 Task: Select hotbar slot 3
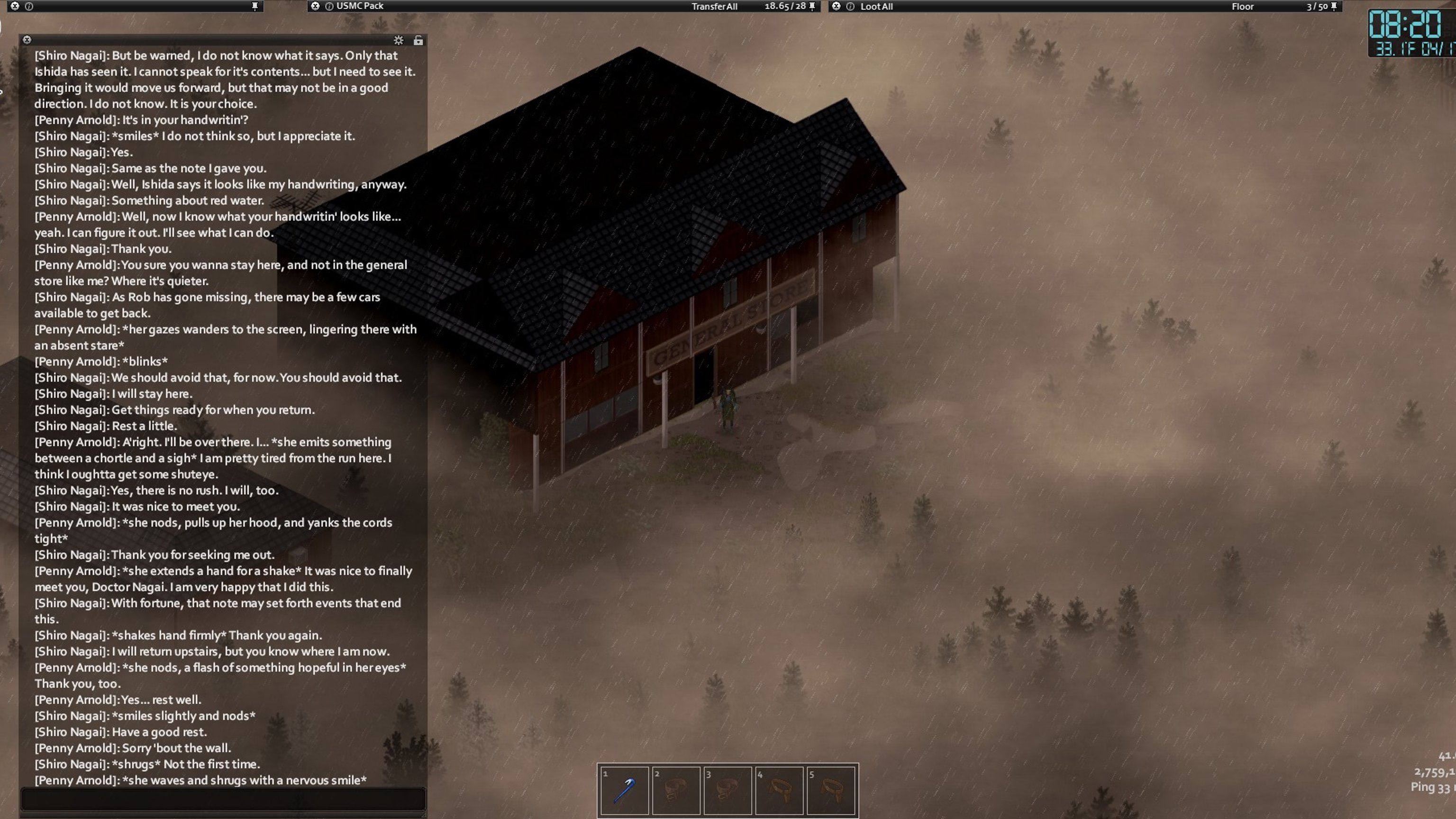pyautogui.click(x=728, y=790)
